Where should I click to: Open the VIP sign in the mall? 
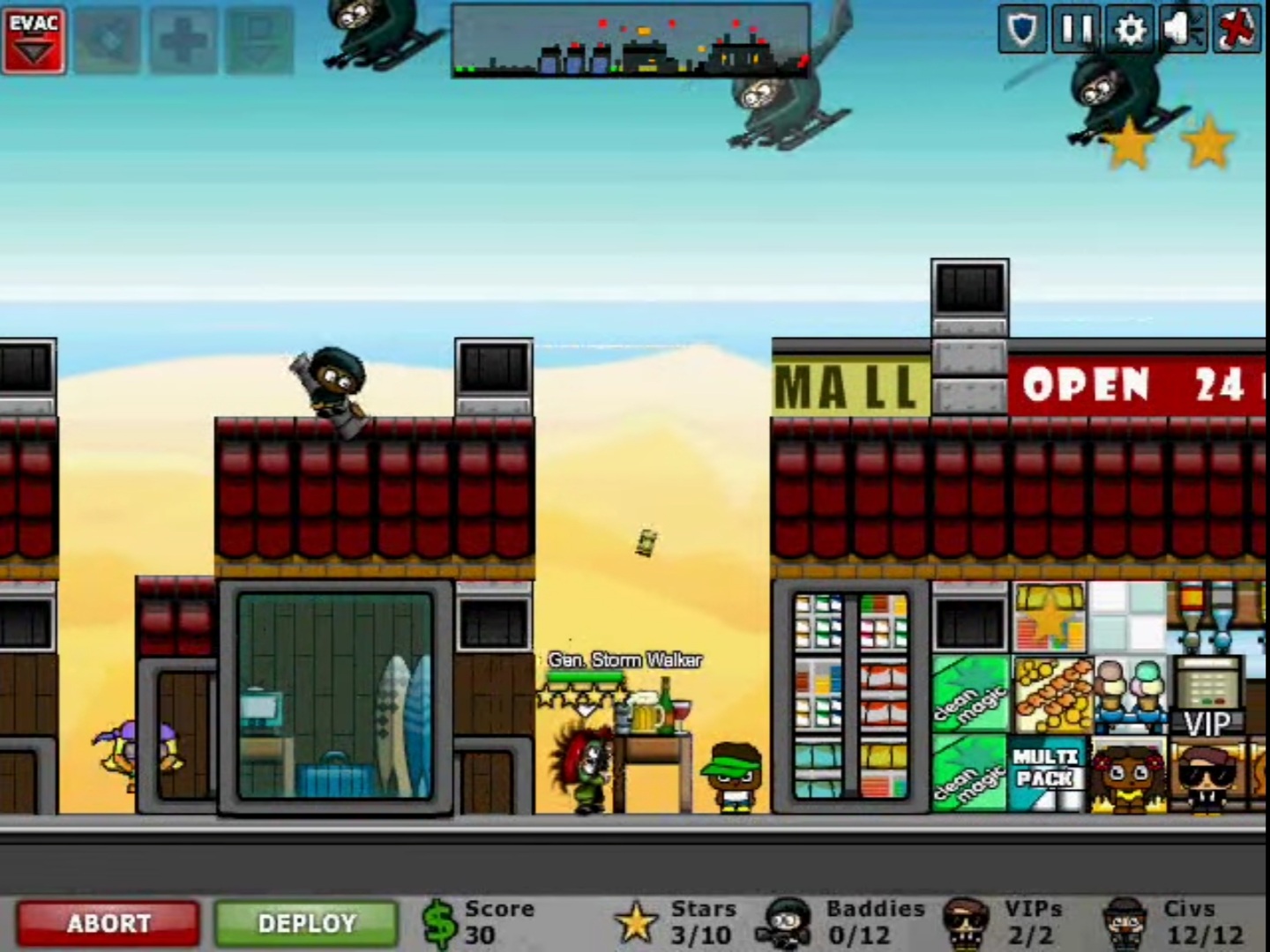point(1209,724)
